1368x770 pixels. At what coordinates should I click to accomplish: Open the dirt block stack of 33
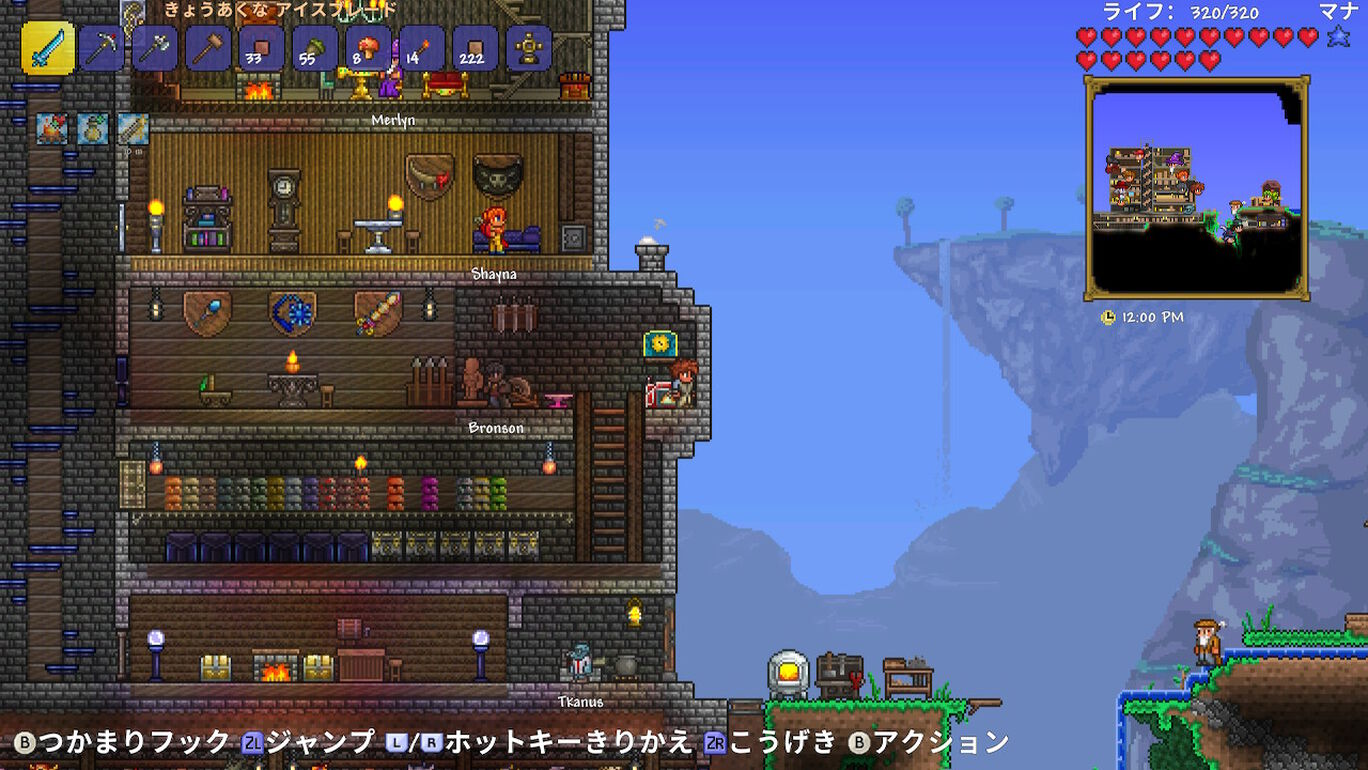261,47
